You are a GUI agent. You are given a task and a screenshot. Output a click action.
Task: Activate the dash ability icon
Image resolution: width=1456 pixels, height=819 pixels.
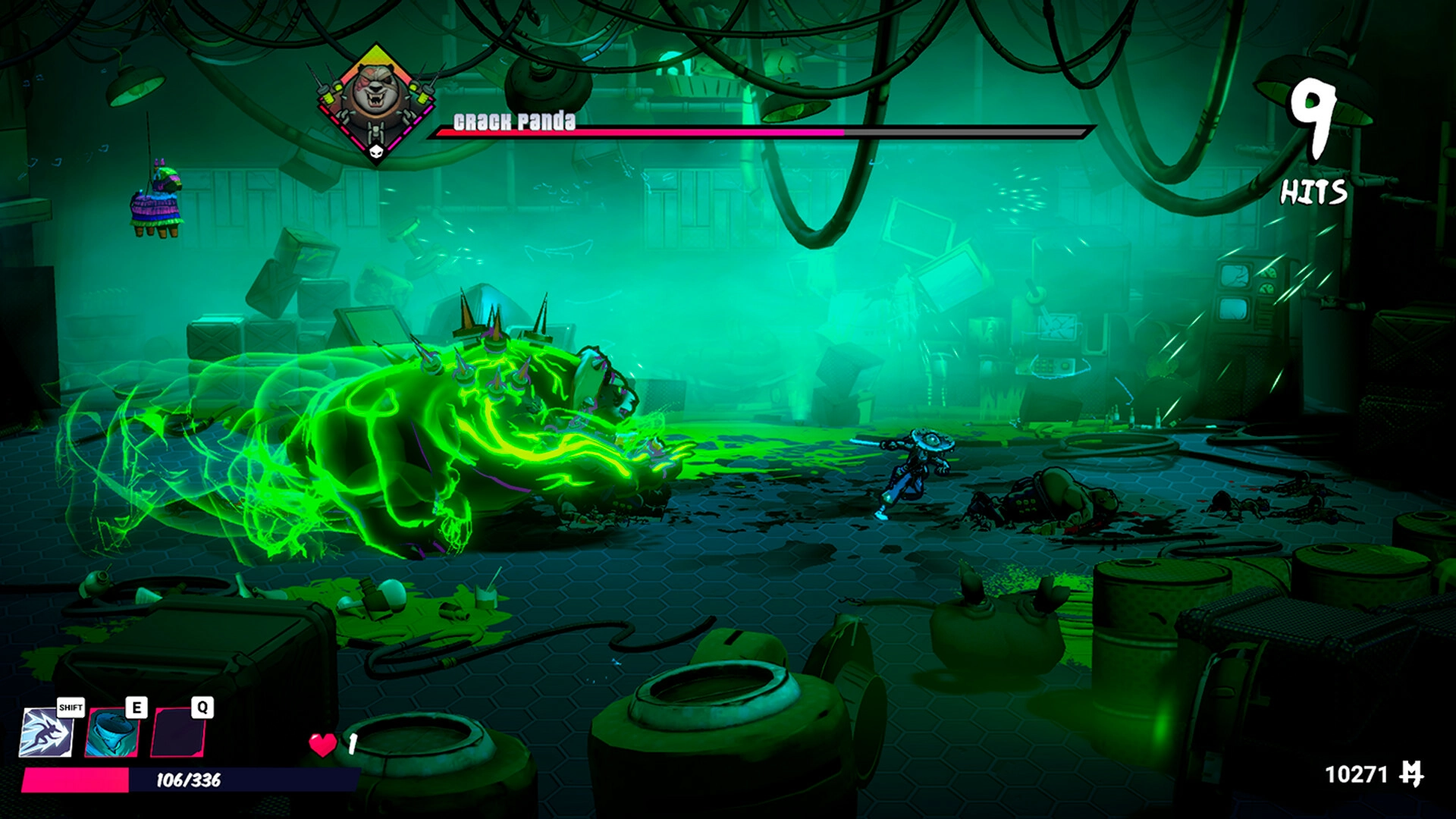46,733
